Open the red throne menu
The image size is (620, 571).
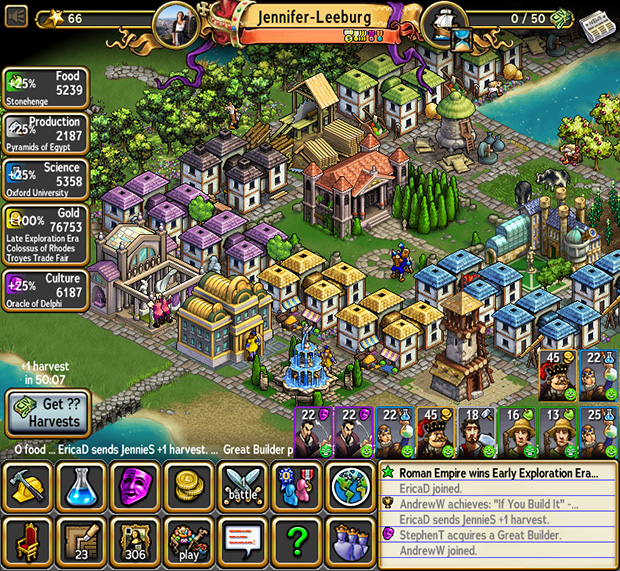point(27,541)
